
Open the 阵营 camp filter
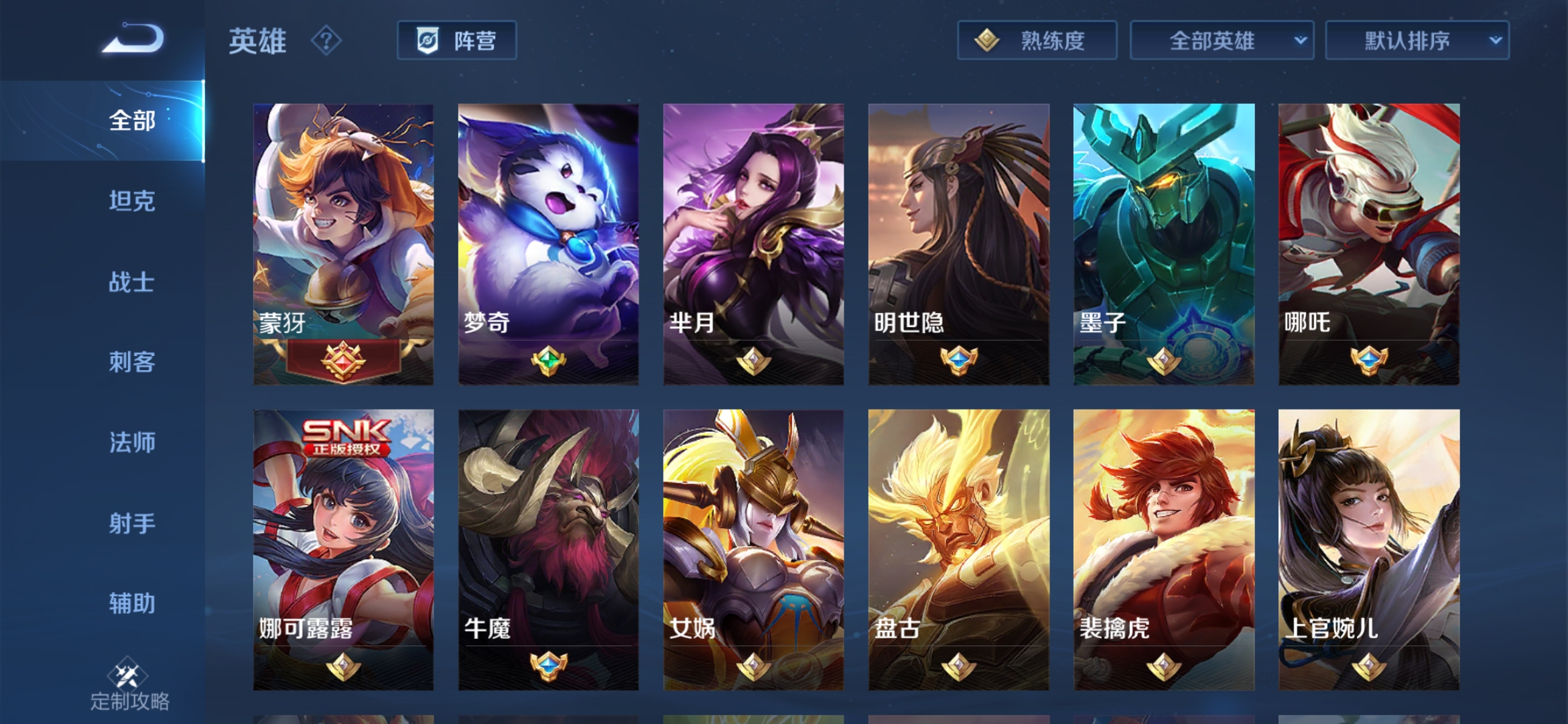(x=458, y=42)
